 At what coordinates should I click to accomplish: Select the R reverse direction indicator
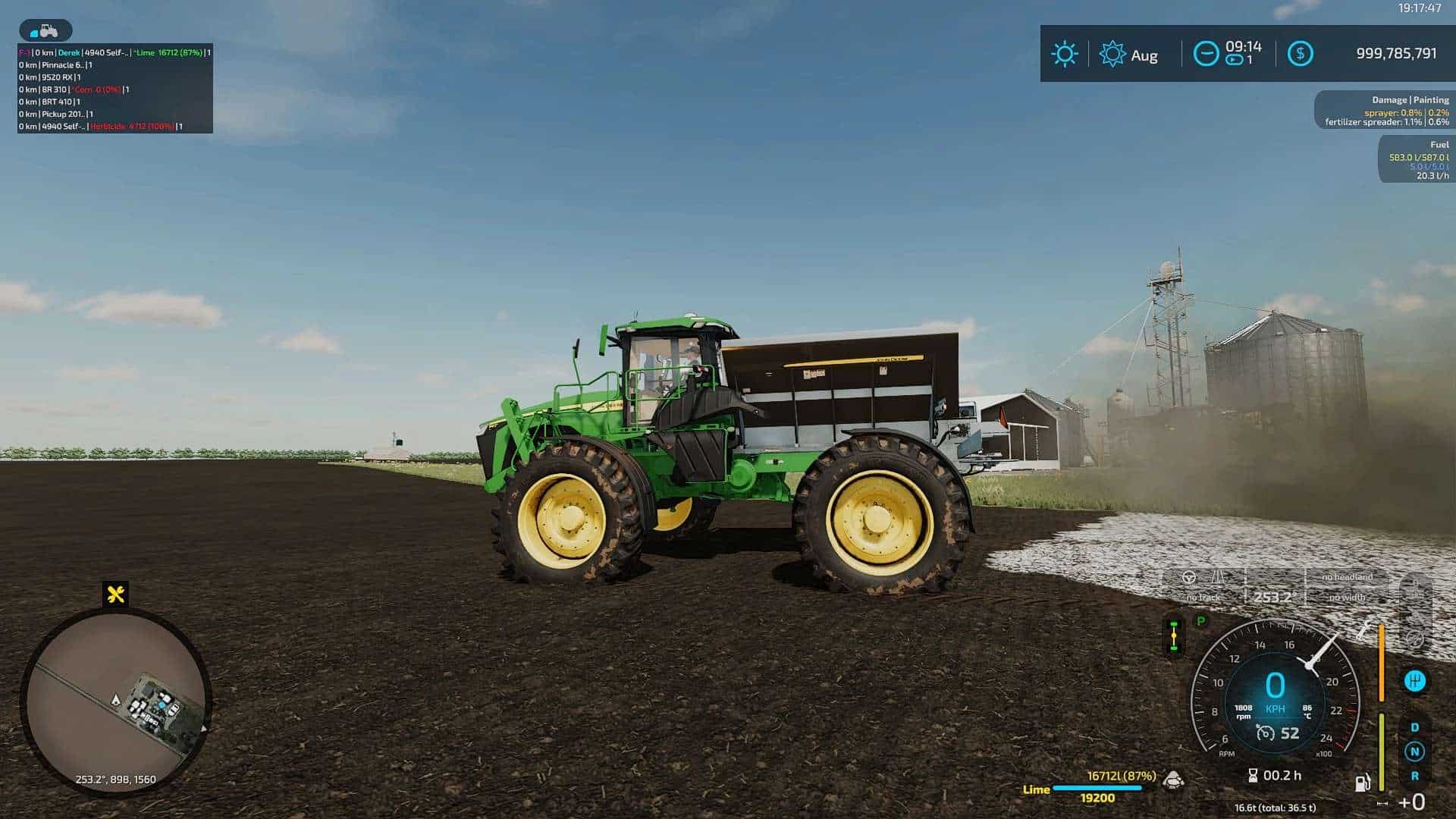click(x=1414, y=776)
